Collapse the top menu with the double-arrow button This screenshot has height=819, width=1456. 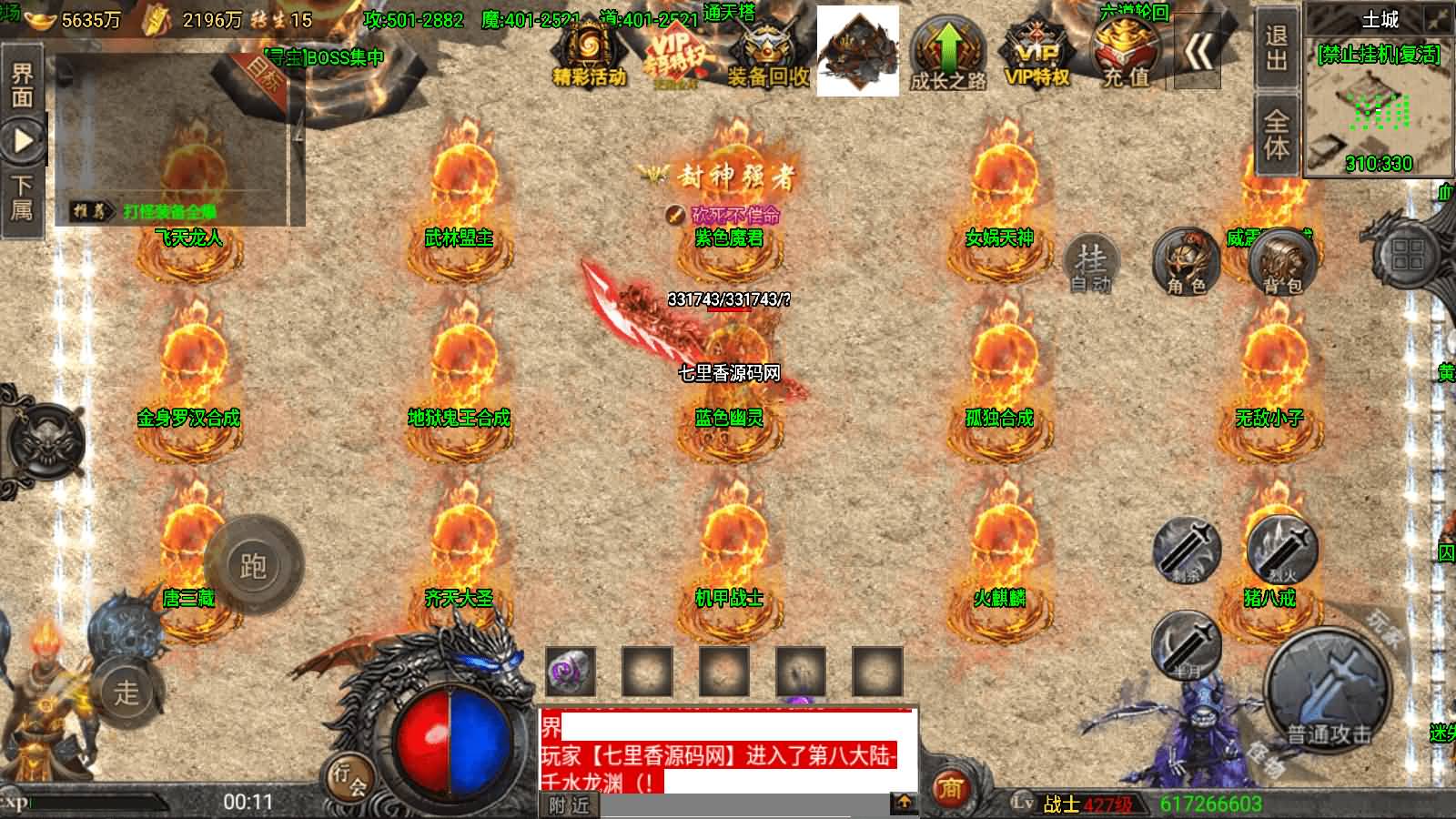[1197, 53]
